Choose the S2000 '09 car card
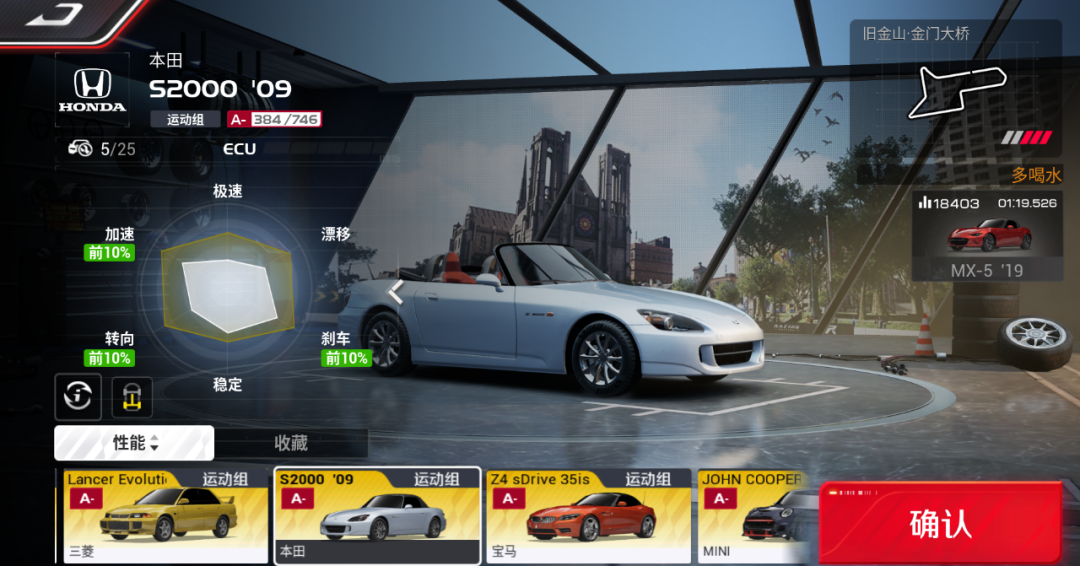Screen dimensions: 1080x566 (x=377, y=515)
